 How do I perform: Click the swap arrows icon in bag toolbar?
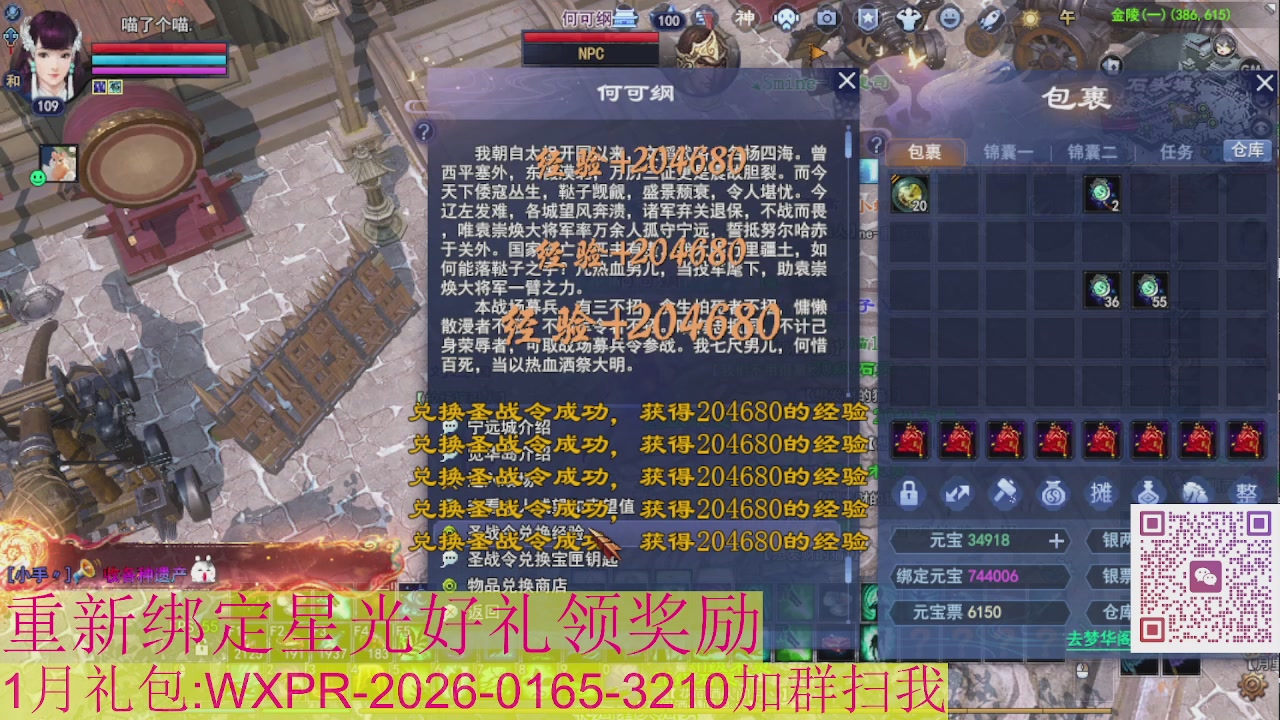click(x=957, y=493)
